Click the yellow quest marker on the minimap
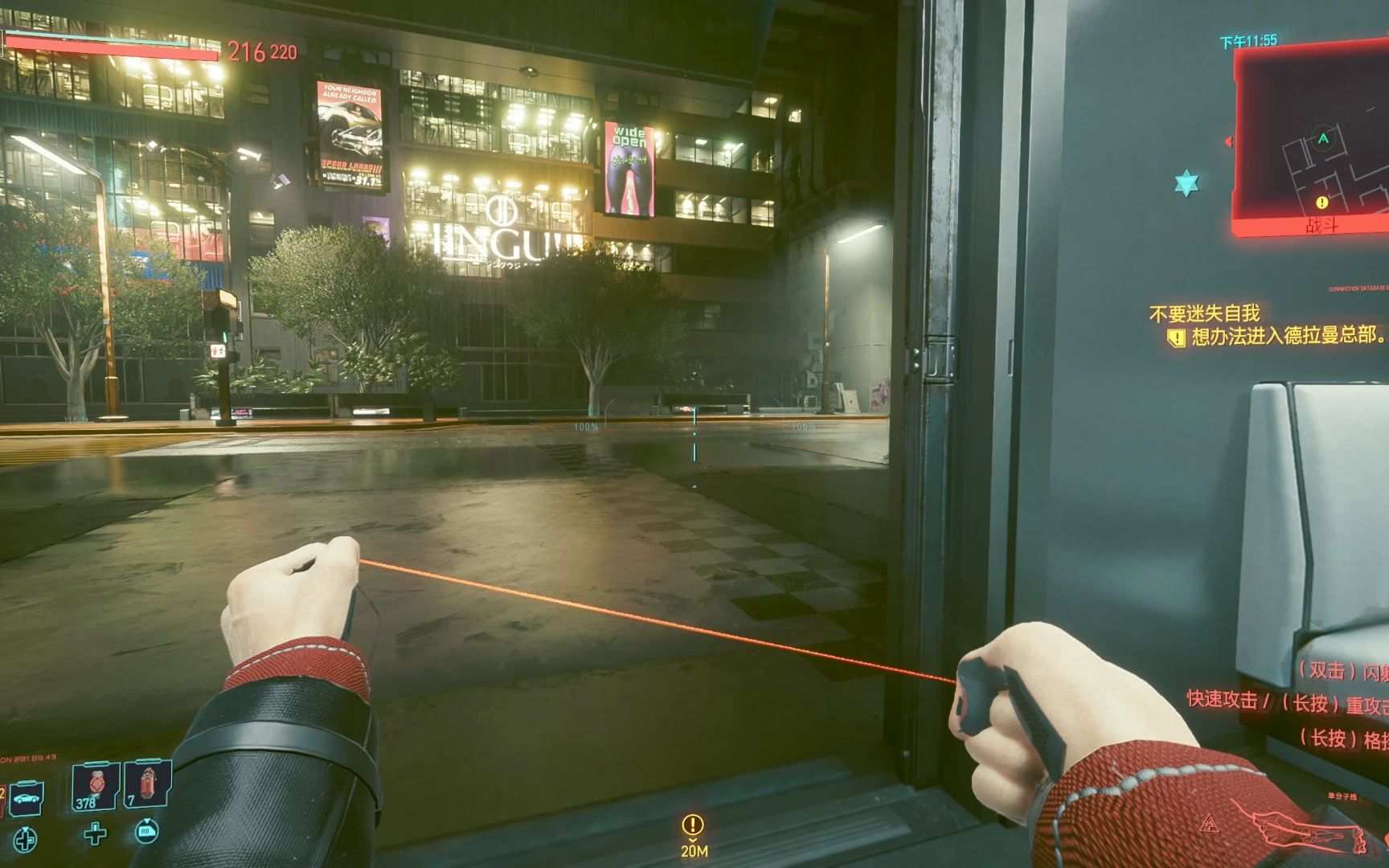Image resolution: width=1389 pixels, height=868 pixels. click(1321, 203)
